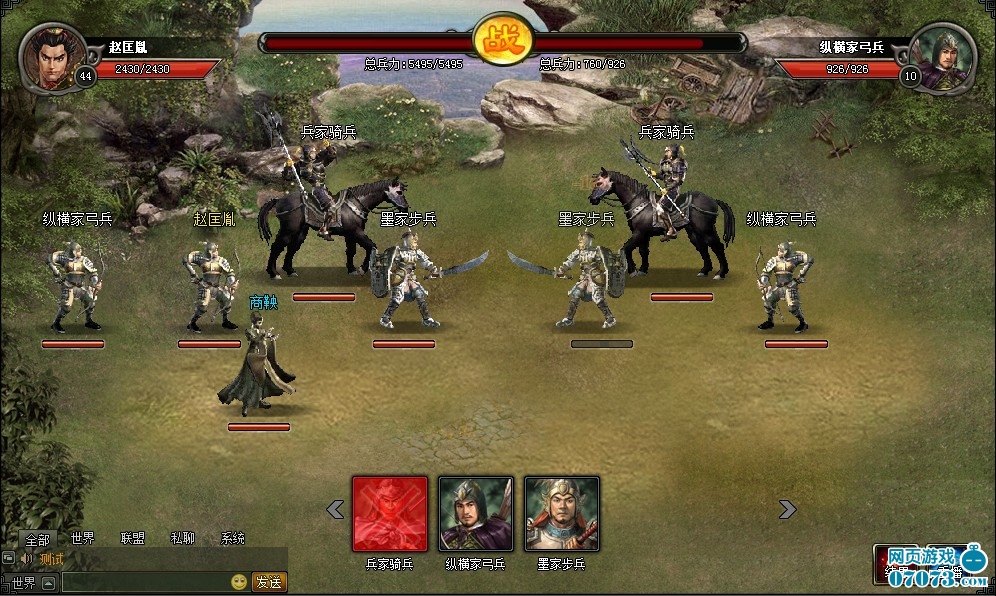Open the 世界 channel selector dropdown
The height and width of the screenshot is (596, 996).
coord(48,582)
